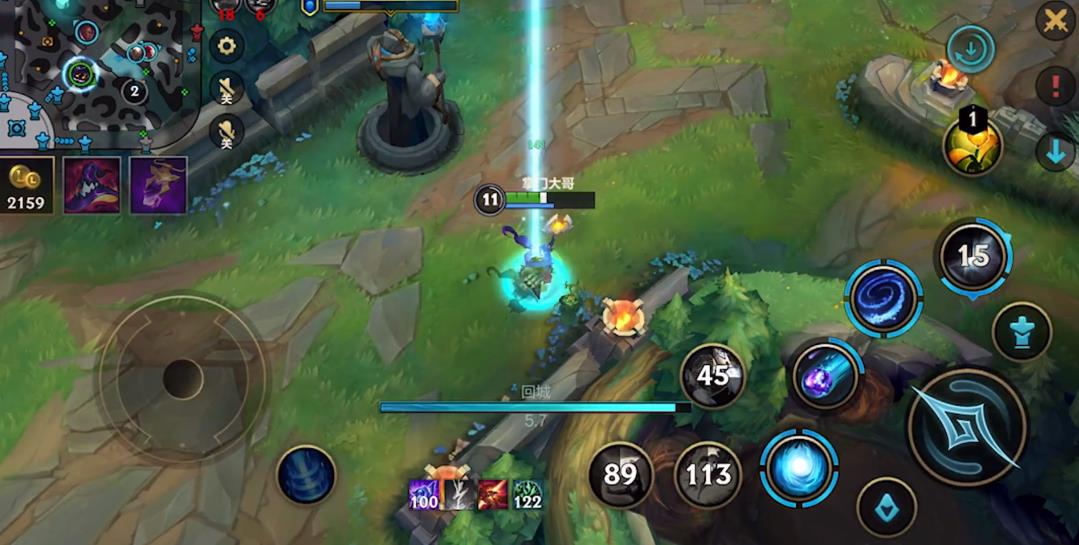
Task: Close the overlay with the X button
Action: pyautogui.click(x=1055, y=19)
